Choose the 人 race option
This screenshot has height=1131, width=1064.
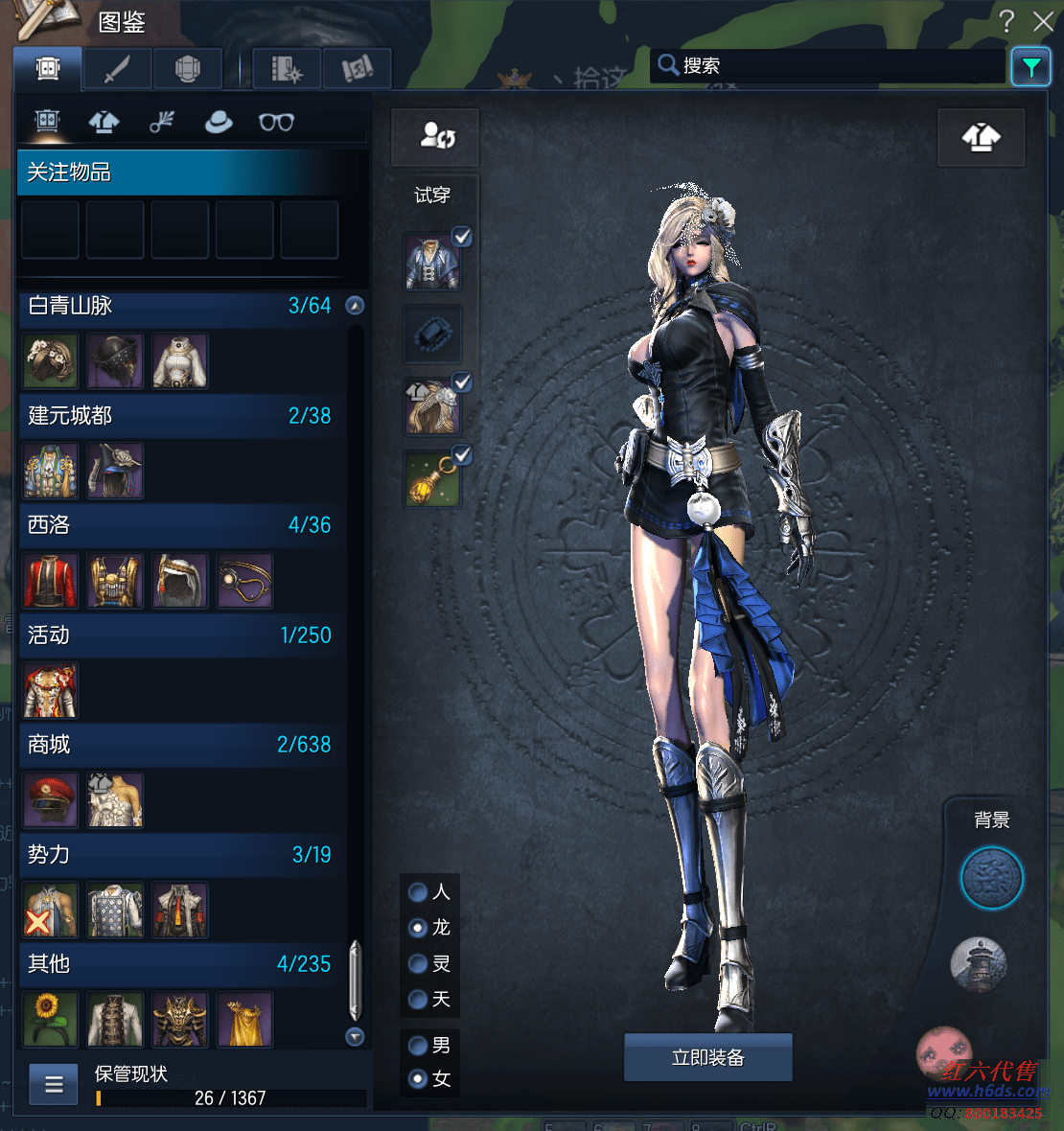click(419, 892)
